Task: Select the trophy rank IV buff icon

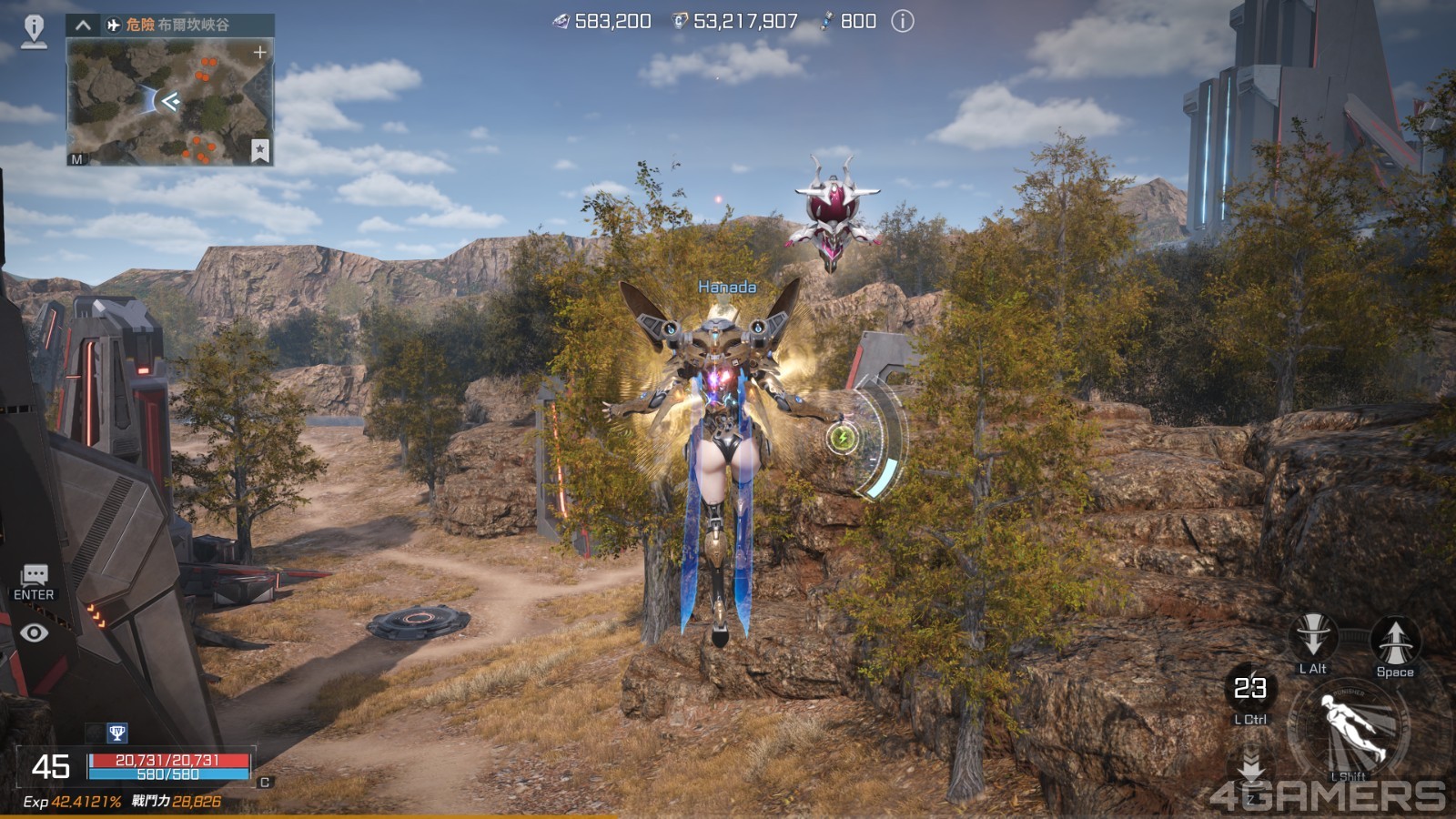Action: coord(116,733)
